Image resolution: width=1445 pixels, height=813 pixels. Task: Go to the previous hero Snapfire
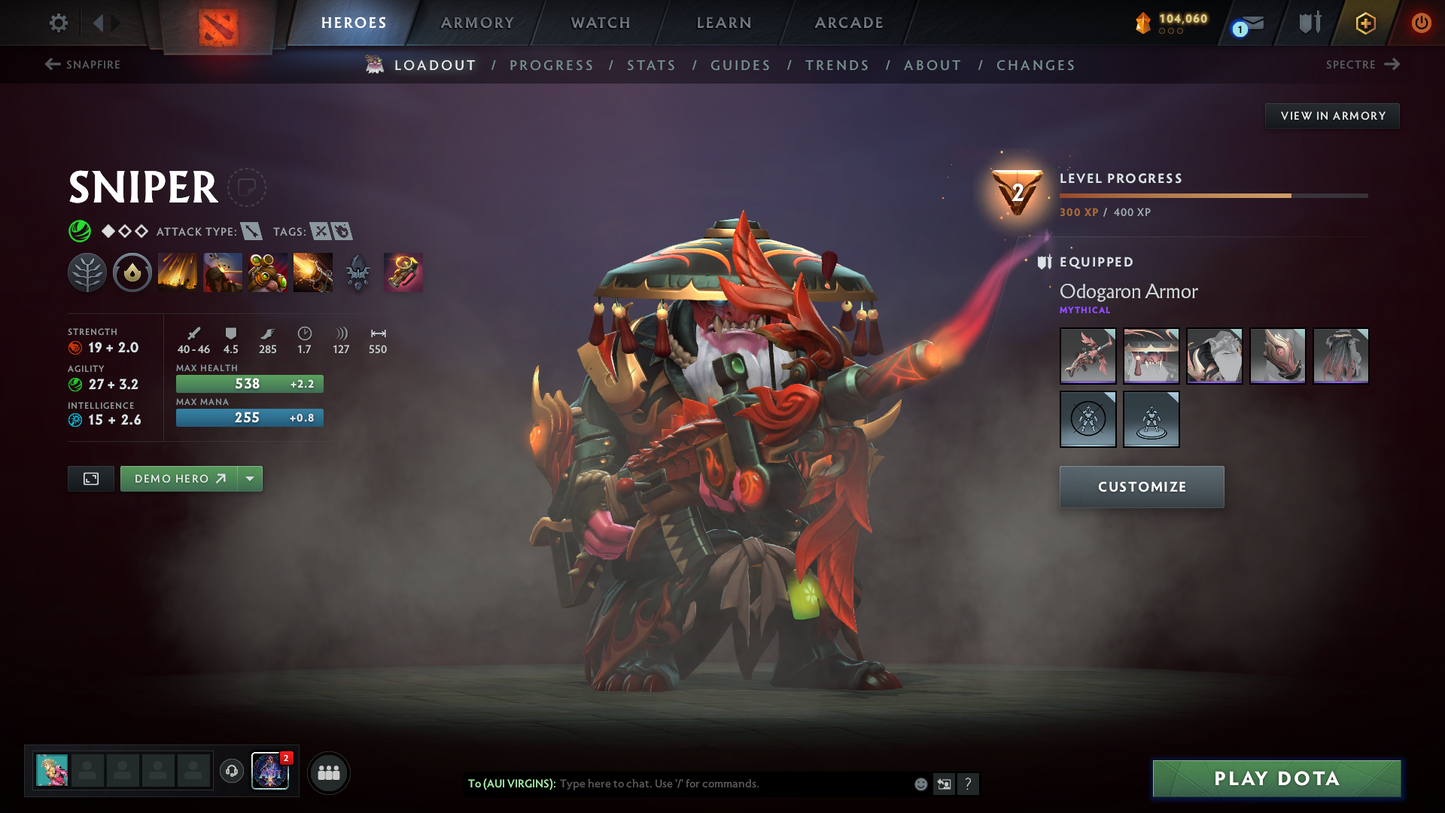(82, 64)
